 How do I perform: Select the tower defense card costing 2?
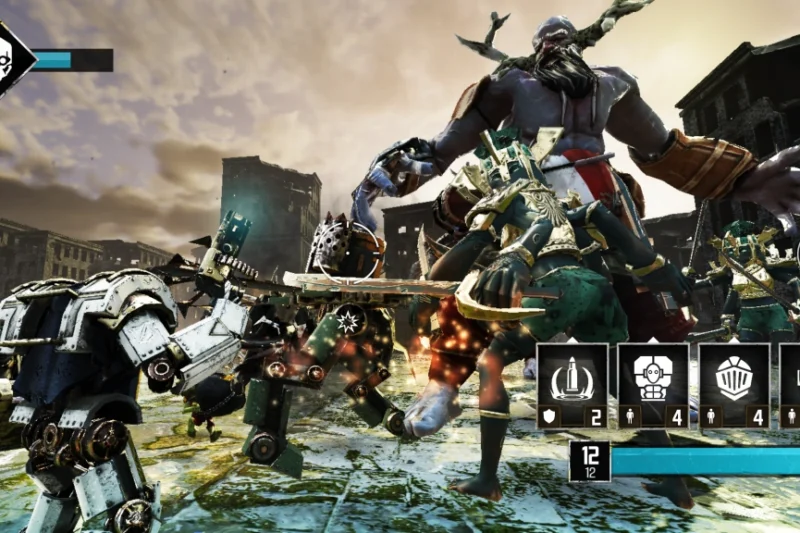pos(572,386)
